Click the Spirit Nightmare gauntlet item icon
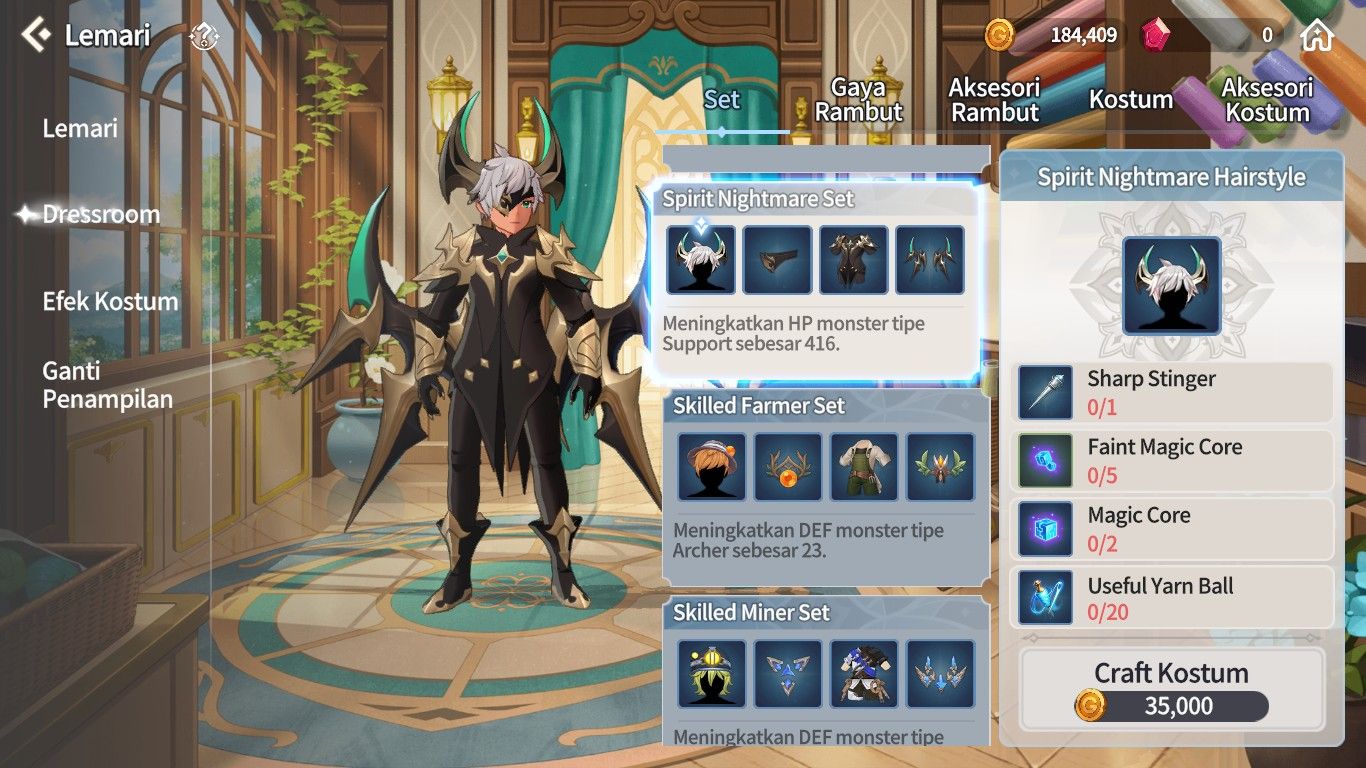 777,259
